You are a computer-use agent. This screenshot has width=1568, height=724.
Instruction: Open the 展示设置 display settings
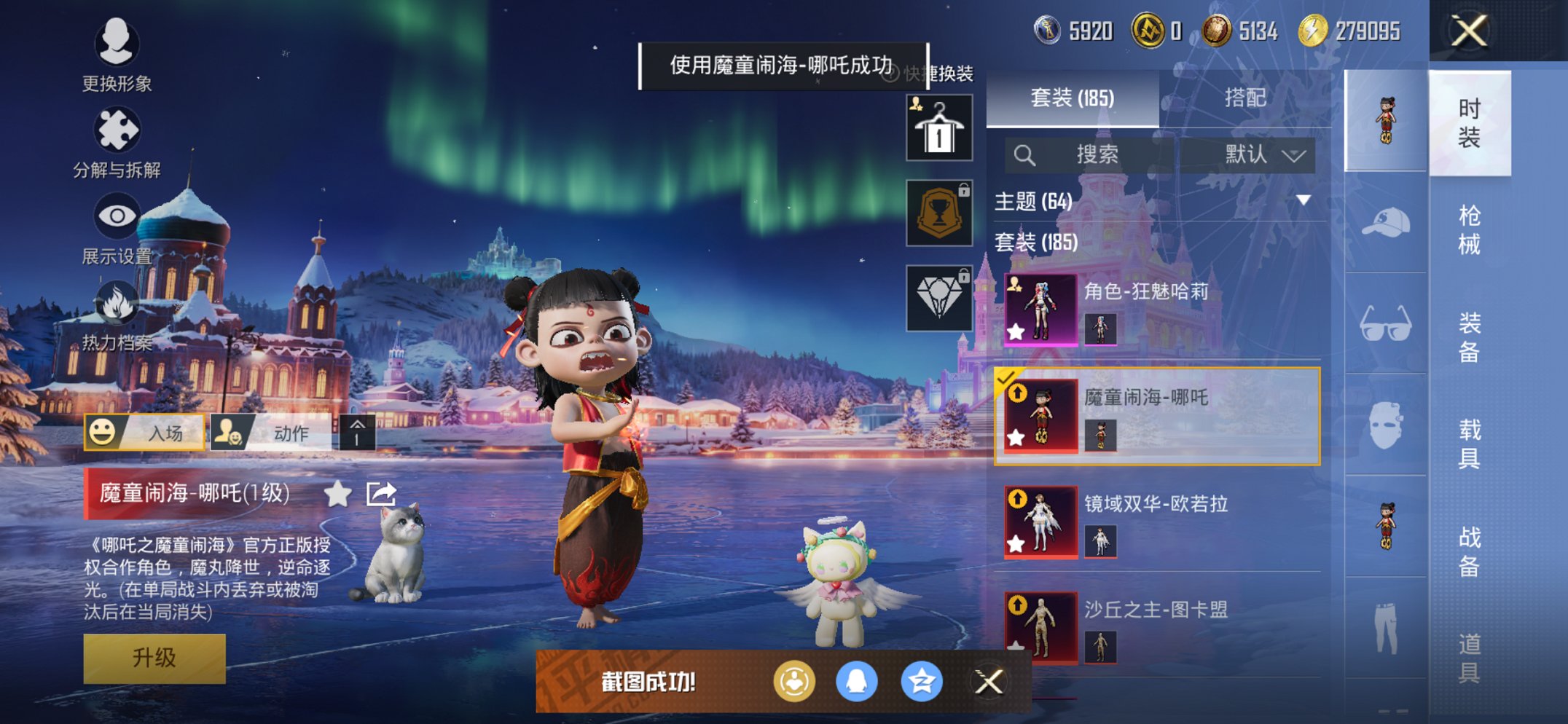(117, 227)
